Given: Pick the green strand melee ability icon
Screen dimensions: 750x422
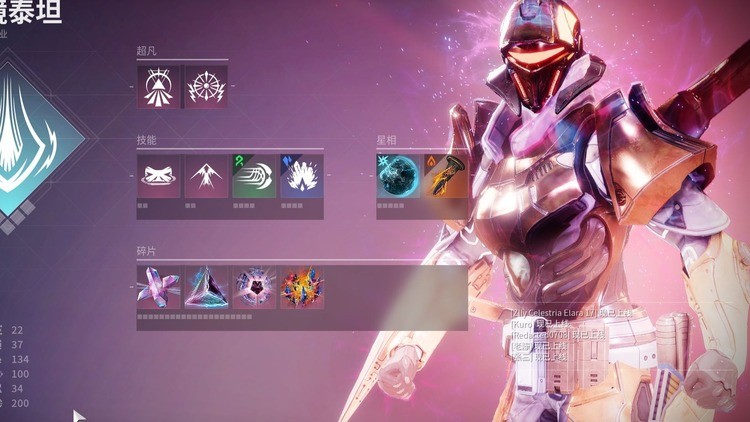Looking at the screenshot, I should tap(254, 176).
